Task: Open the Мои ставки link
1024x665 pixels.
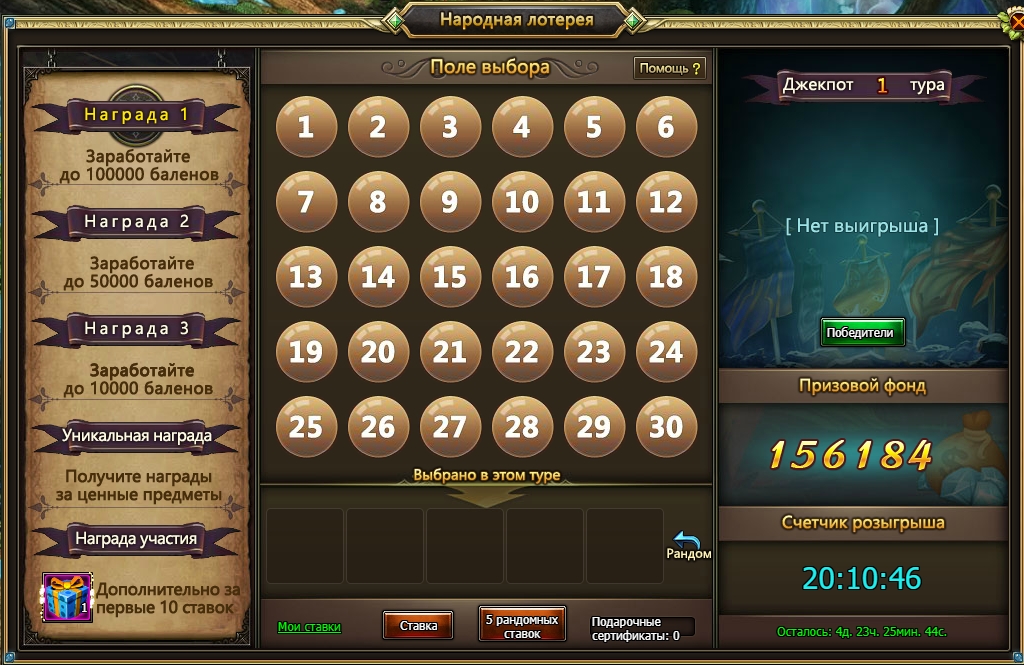Action: coord(309,627)
